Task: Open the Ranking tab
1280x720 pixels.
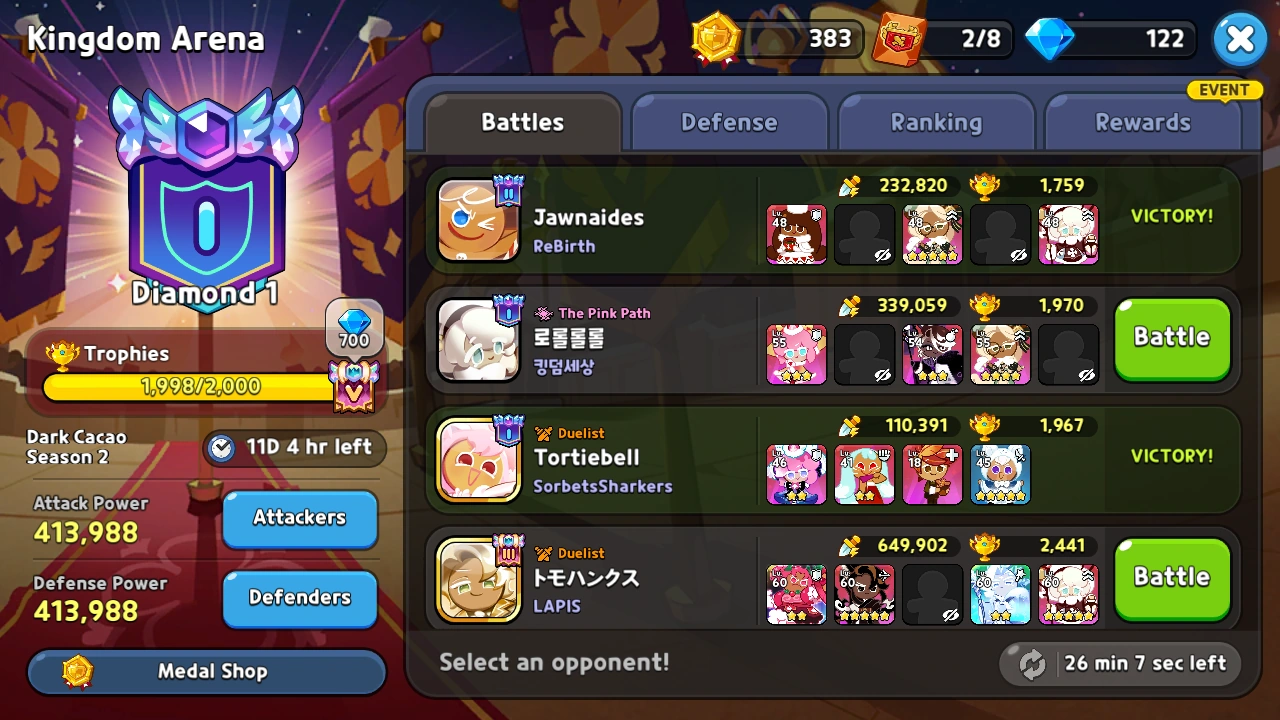Action: coord(936,121)
